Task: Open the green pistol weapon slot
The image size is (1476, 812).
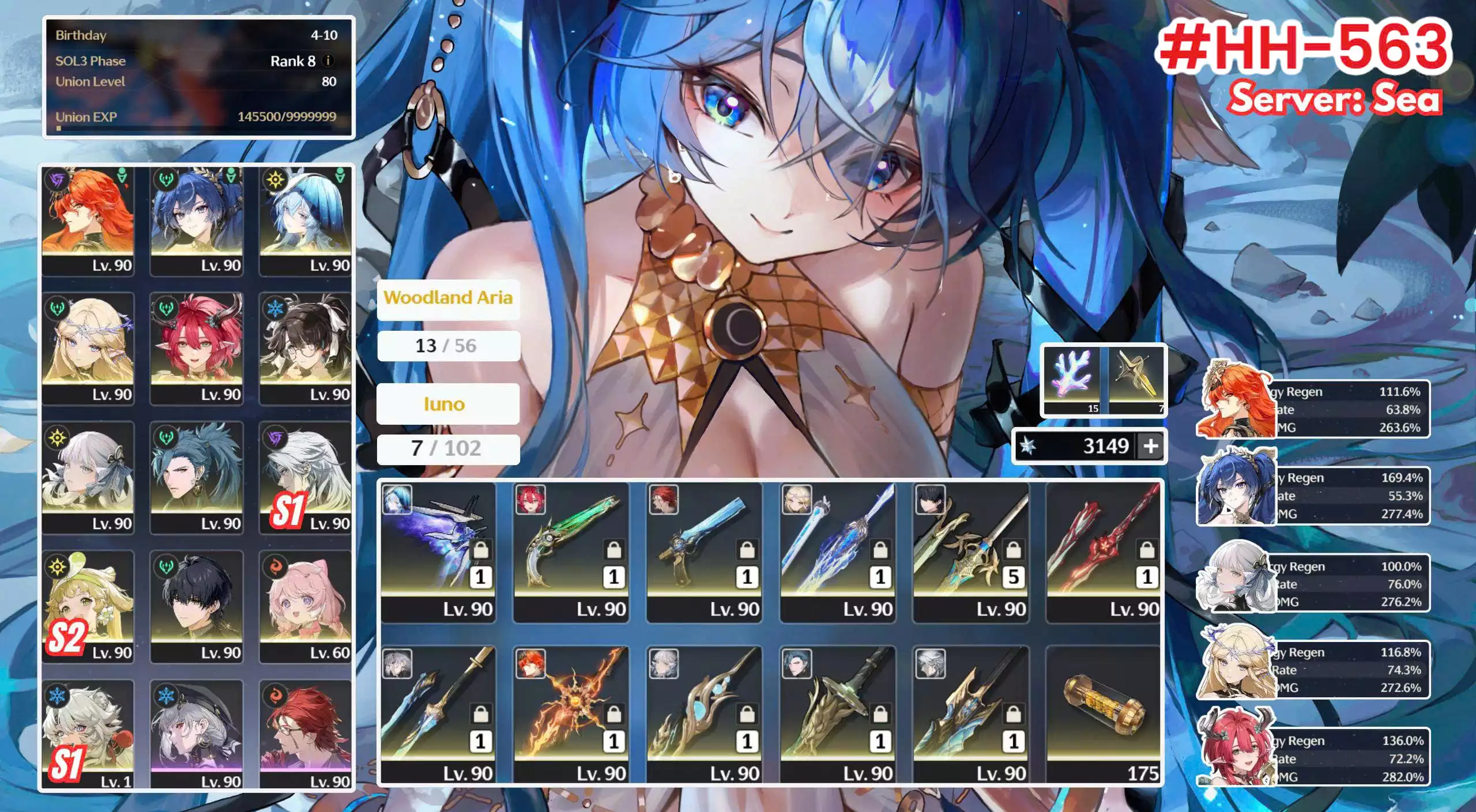Action: (571, 552)
